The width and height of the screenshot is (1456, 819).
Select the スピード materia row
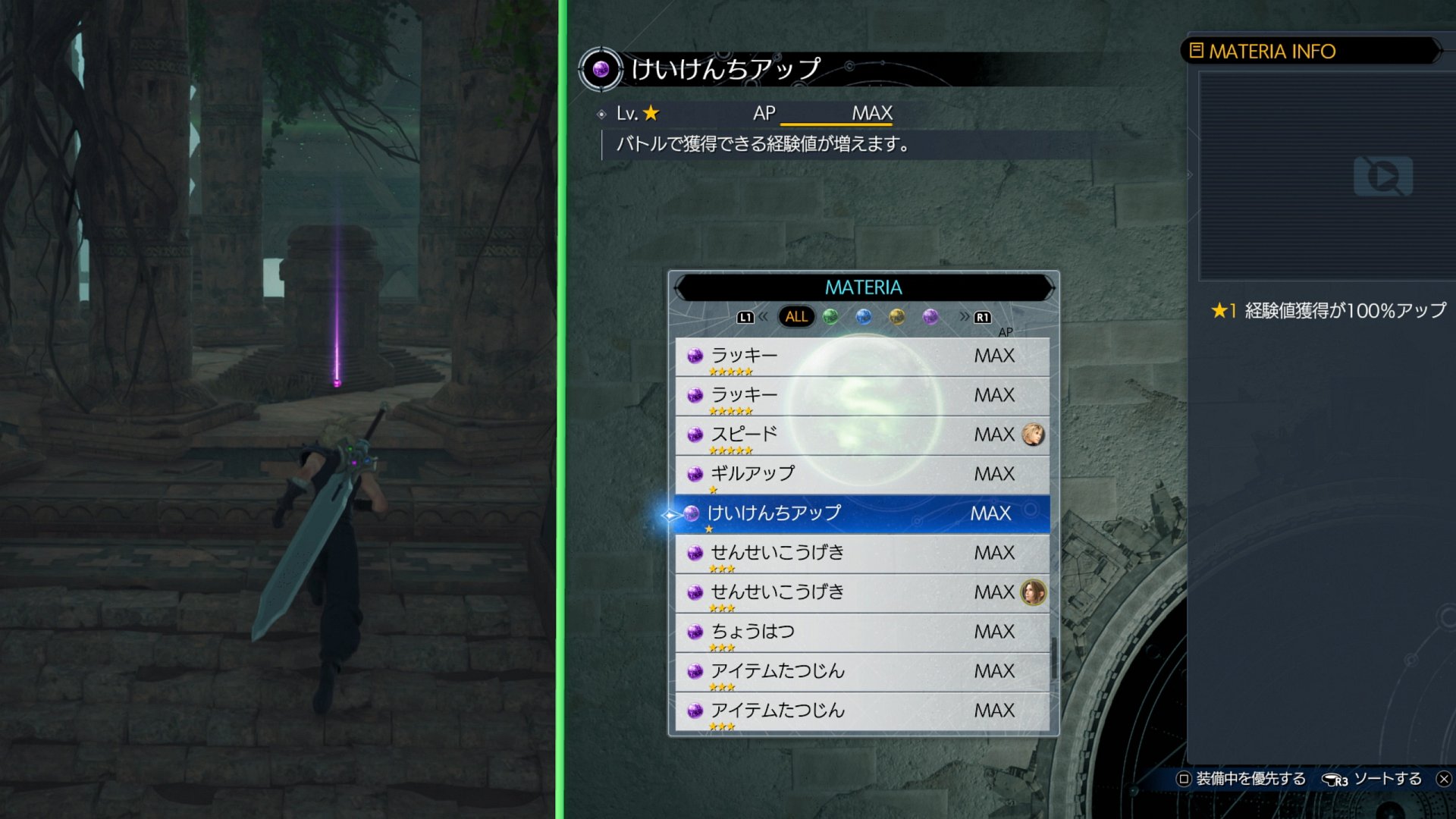(861, 435)
